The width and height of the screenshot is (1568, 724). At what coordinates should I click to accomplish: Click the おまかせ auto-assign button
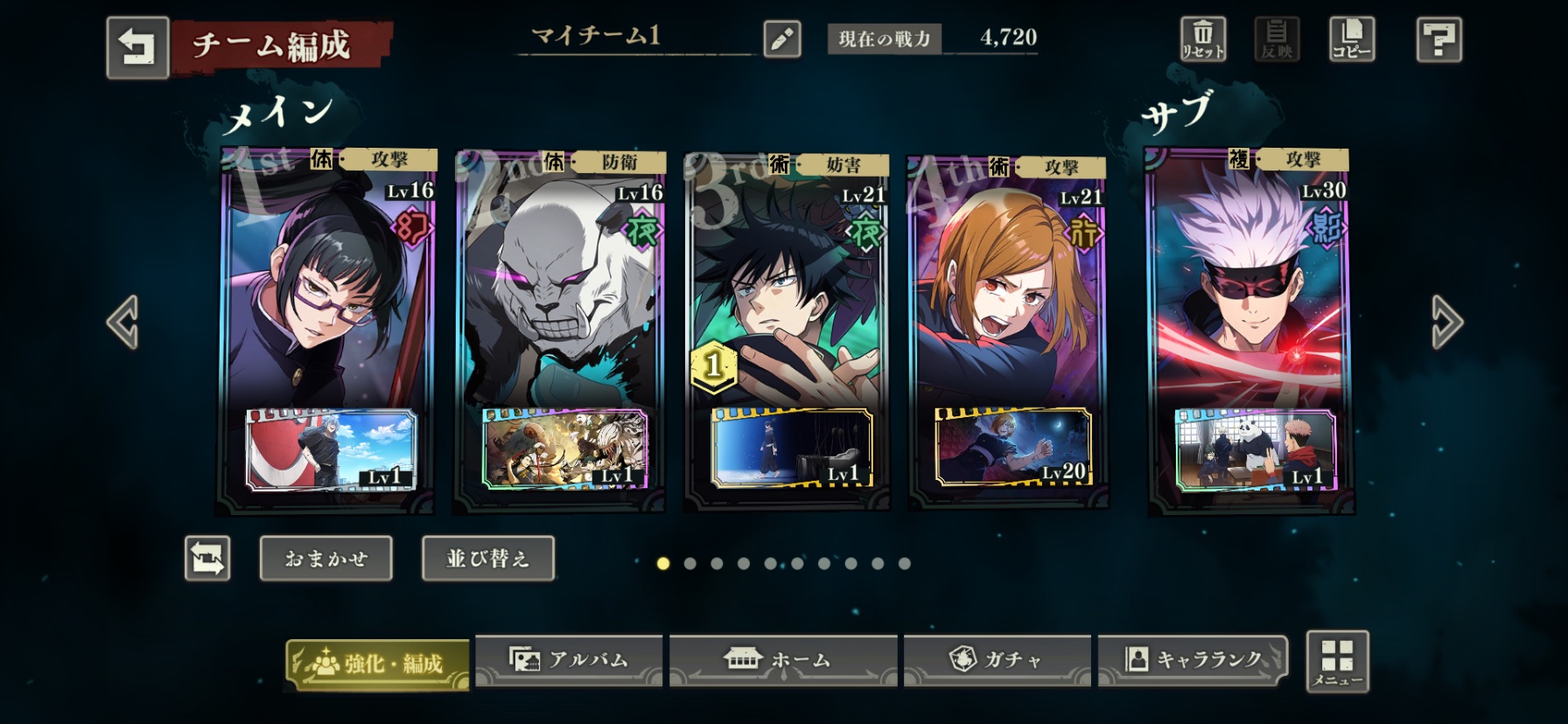tap(325, 558)
